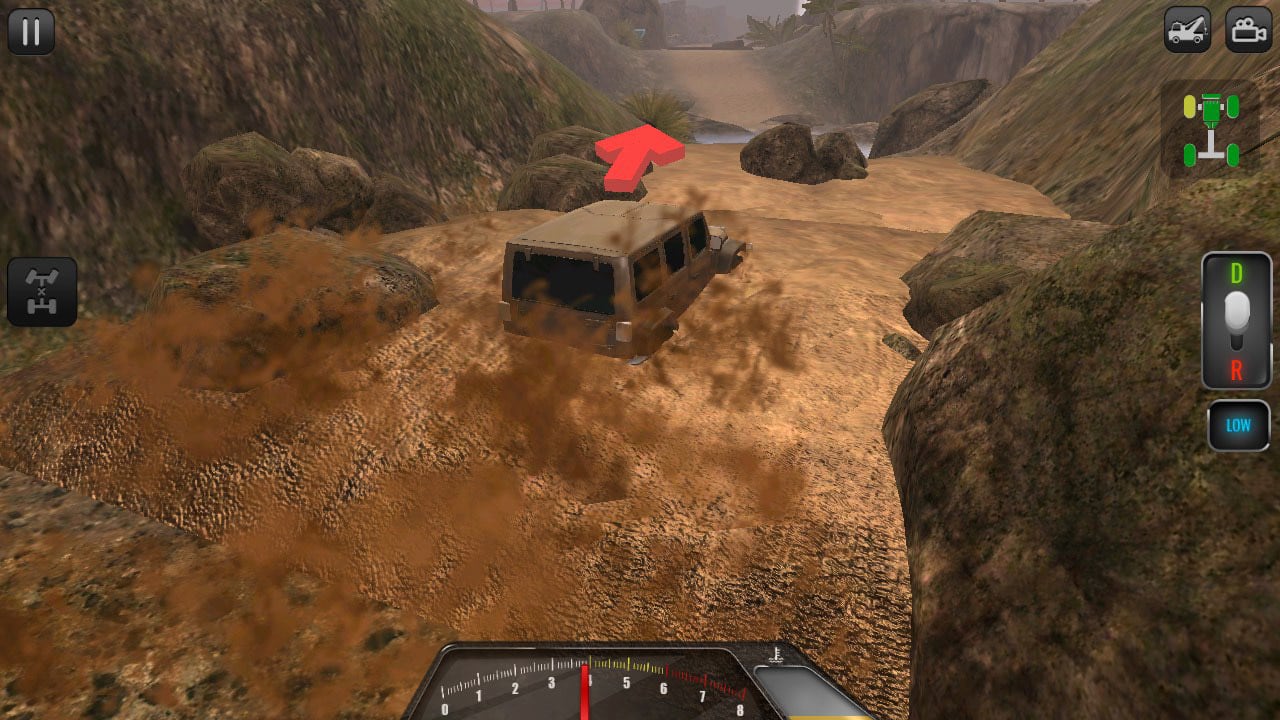Click the yellow front-left wheel indicator
The width and height of the screenshot is (1280, 720).
(x=1189, y=105)
